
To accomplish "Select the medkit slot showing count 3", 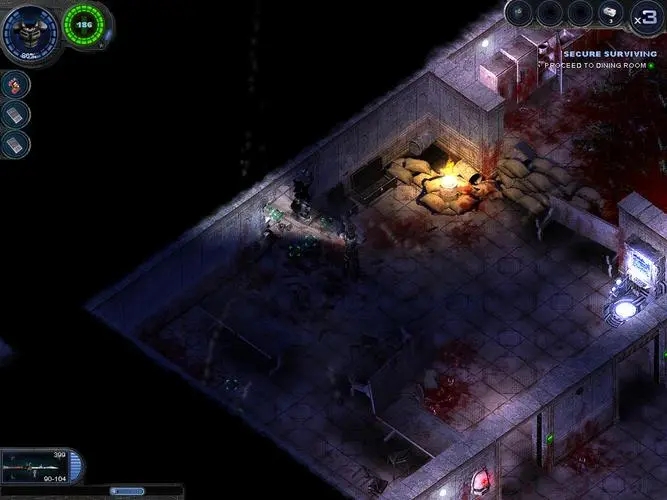I will (x=610, y=13).
